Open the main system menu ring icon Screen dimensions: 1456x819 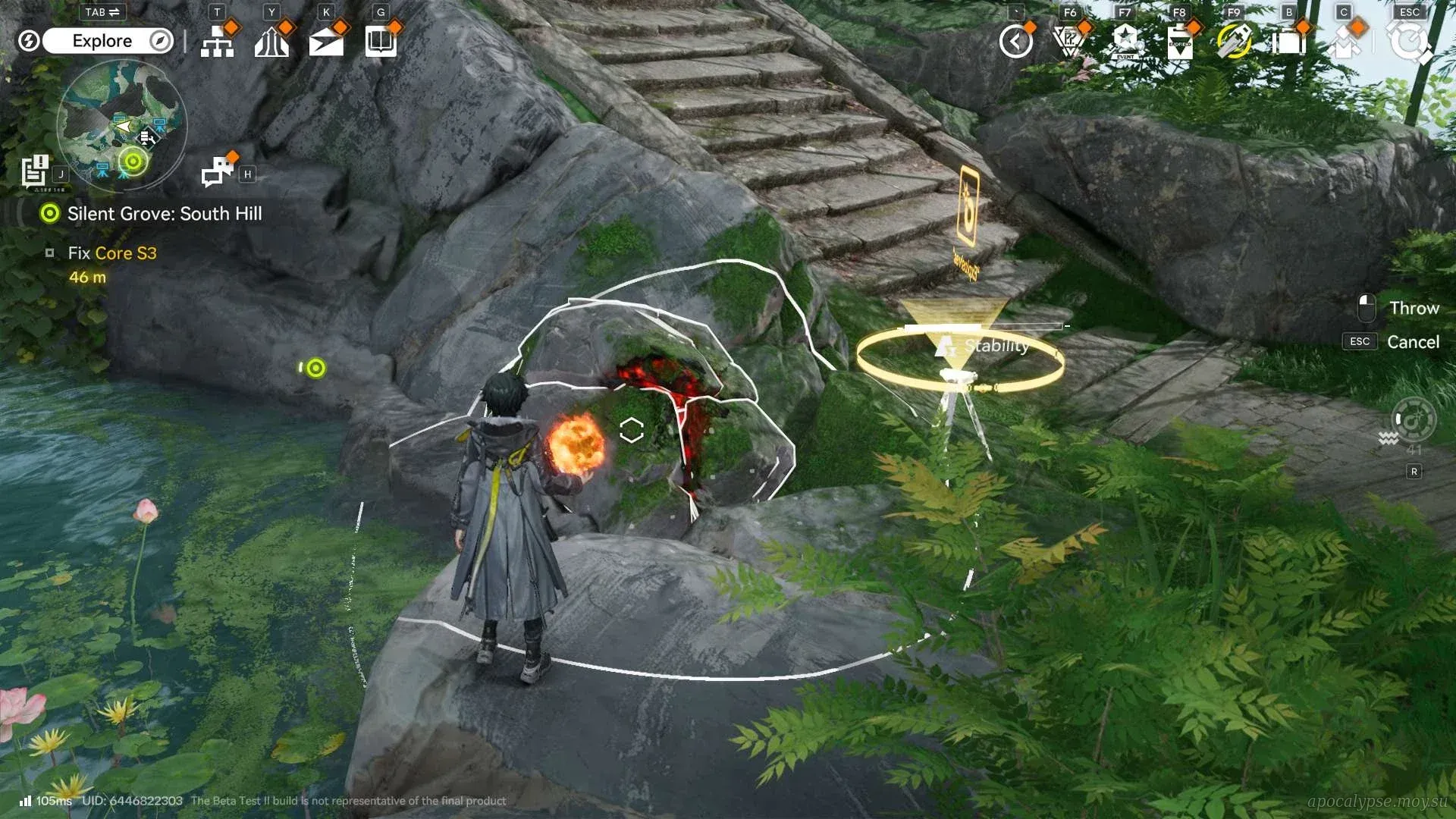(x=1408, y=42)
